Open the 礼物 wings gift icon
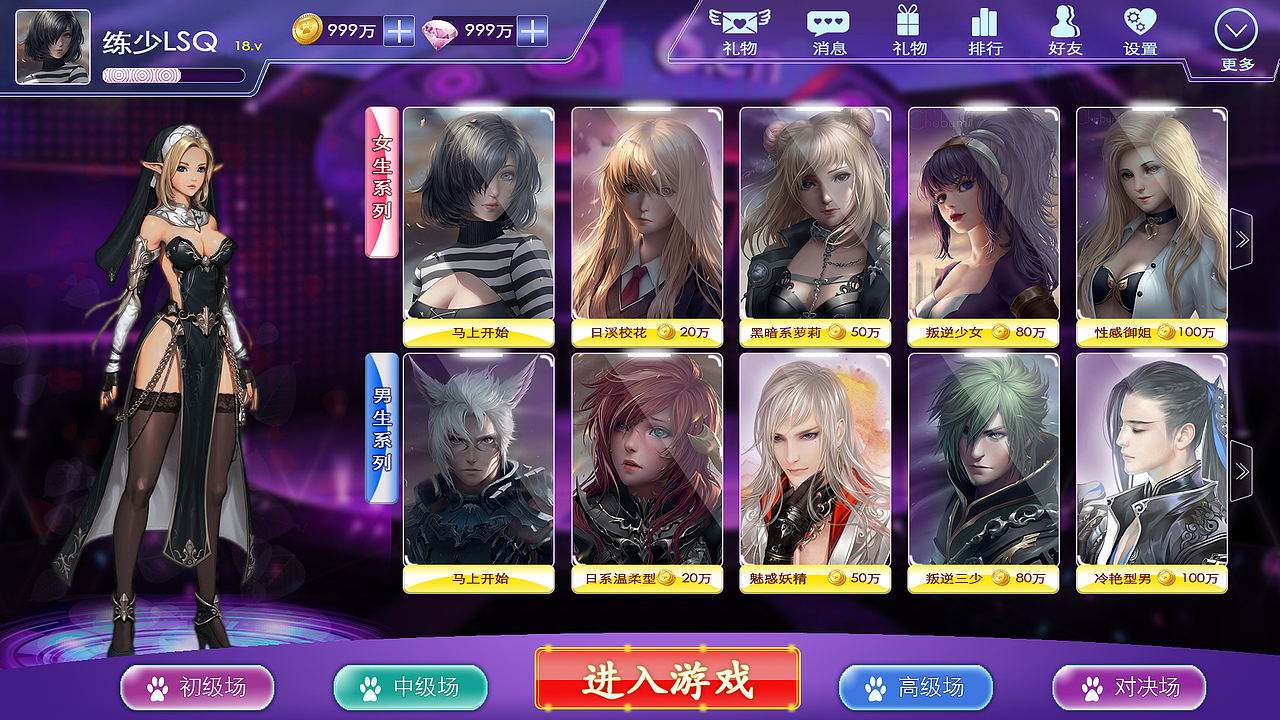This screenshot has width=1280, height=720. (x=741, y=30)
